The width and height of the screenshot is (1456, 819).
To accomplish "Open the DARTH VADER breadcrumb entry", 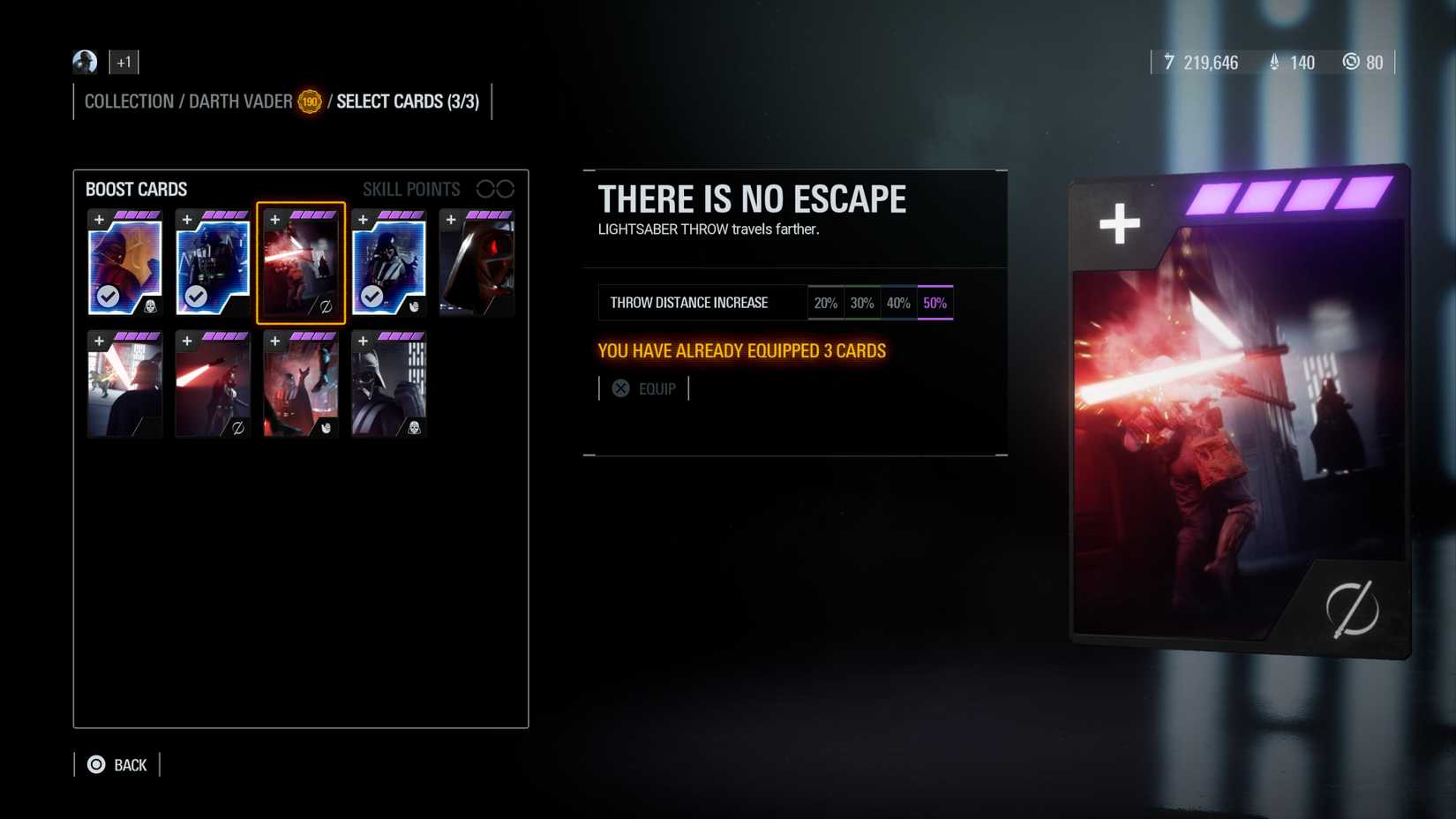I will coord(239,101).
